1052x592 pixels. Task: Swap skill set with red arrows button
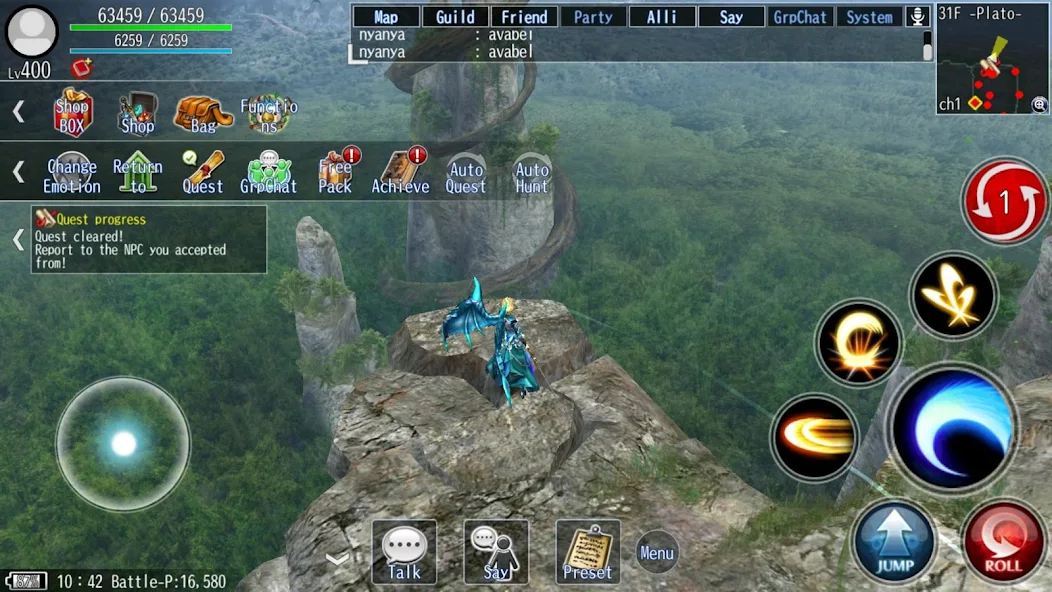point(1005,201)
